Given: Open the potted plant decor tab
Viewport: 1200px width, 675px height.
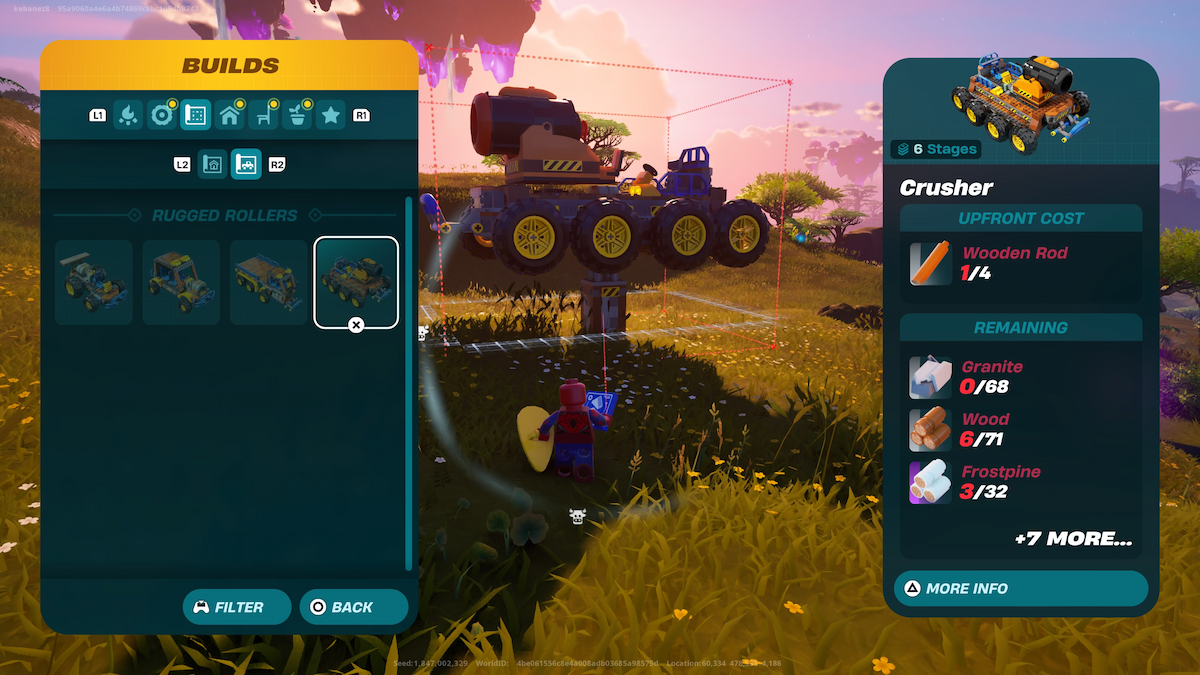Looking at the screenshot, I should pyautogui.click(x=297, y=116).
